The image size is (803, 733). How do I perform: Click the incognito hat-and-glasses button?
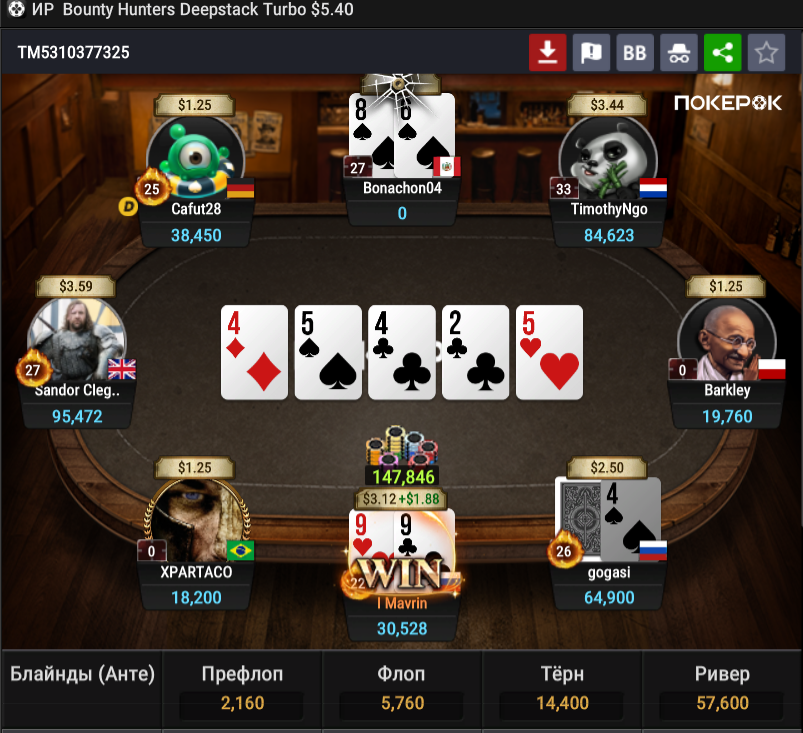tap(679, 53)
